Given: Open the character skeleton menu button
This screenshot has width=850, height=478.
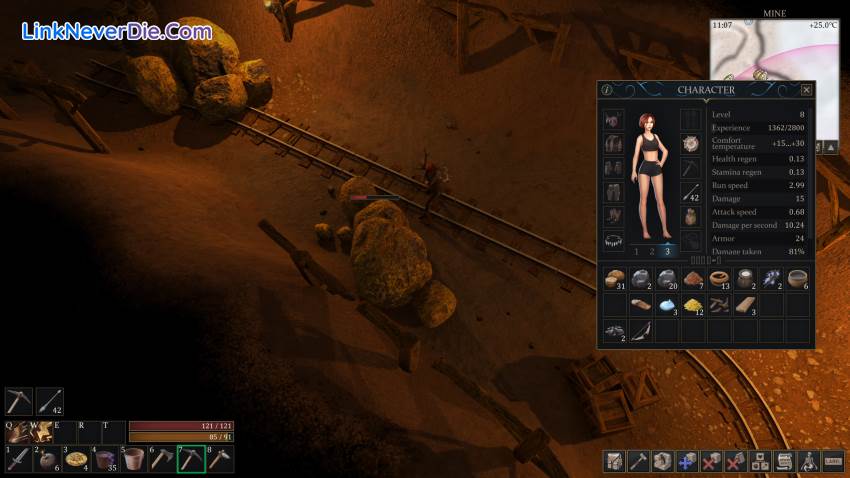Looking at the screenshot, I should (x=807, y=461).
